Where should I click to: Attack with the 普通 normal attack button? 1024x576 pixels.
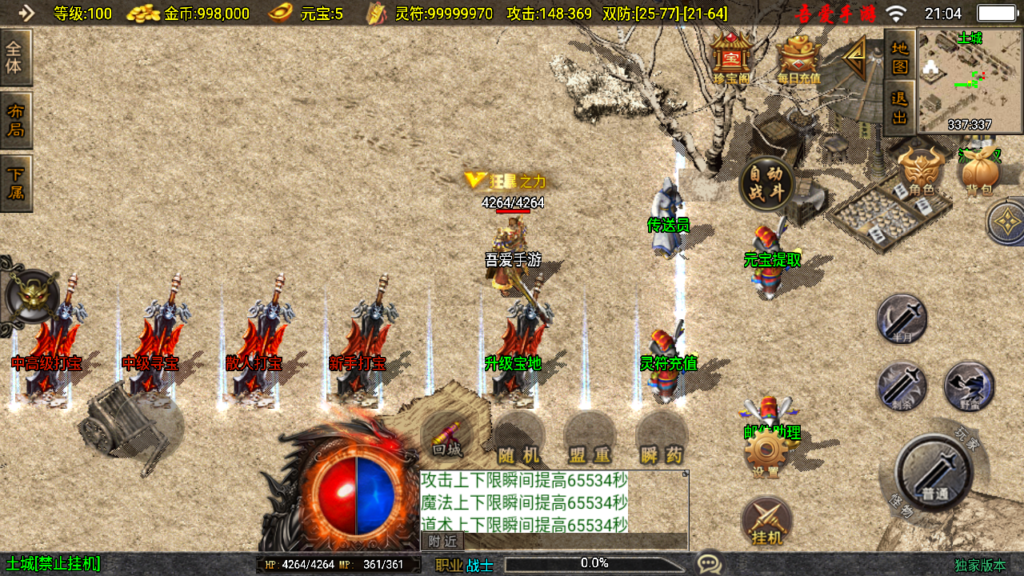tap(933, 472)
